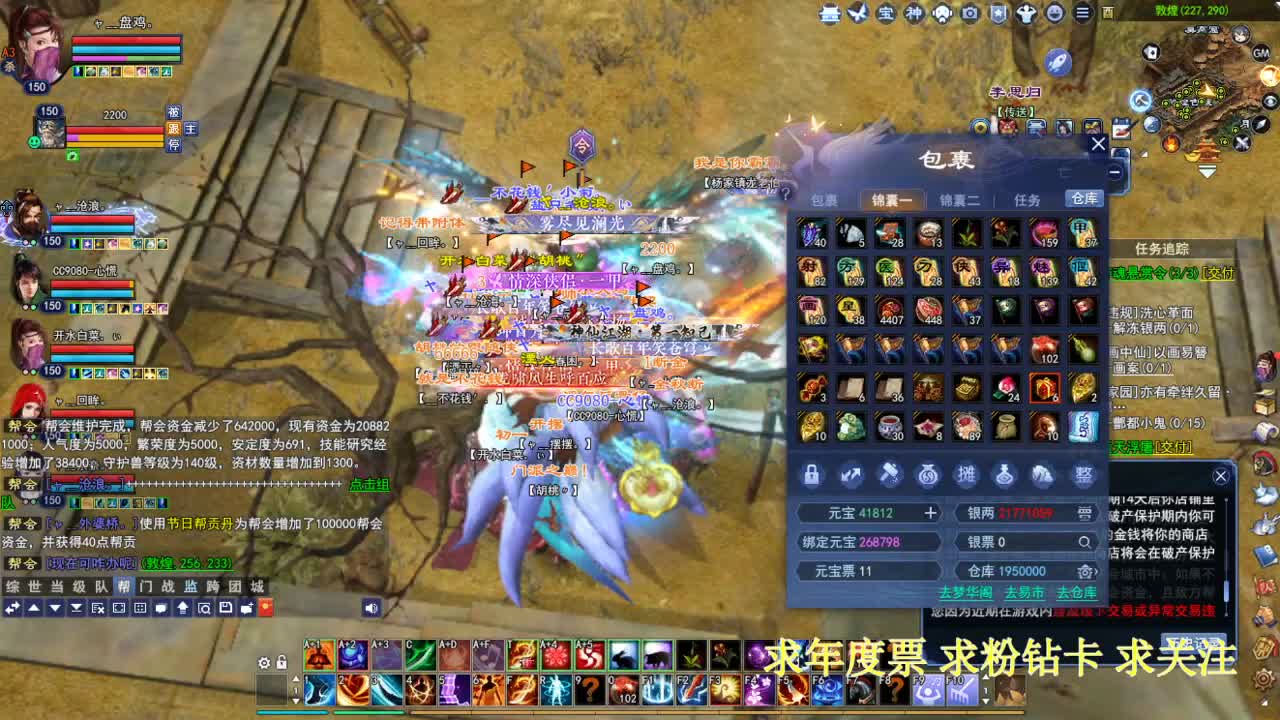Viewport: 1280px width, 720px height.
Task: Click the smiley emote icon in top toolbar
Action: [x=1053, y=14]
